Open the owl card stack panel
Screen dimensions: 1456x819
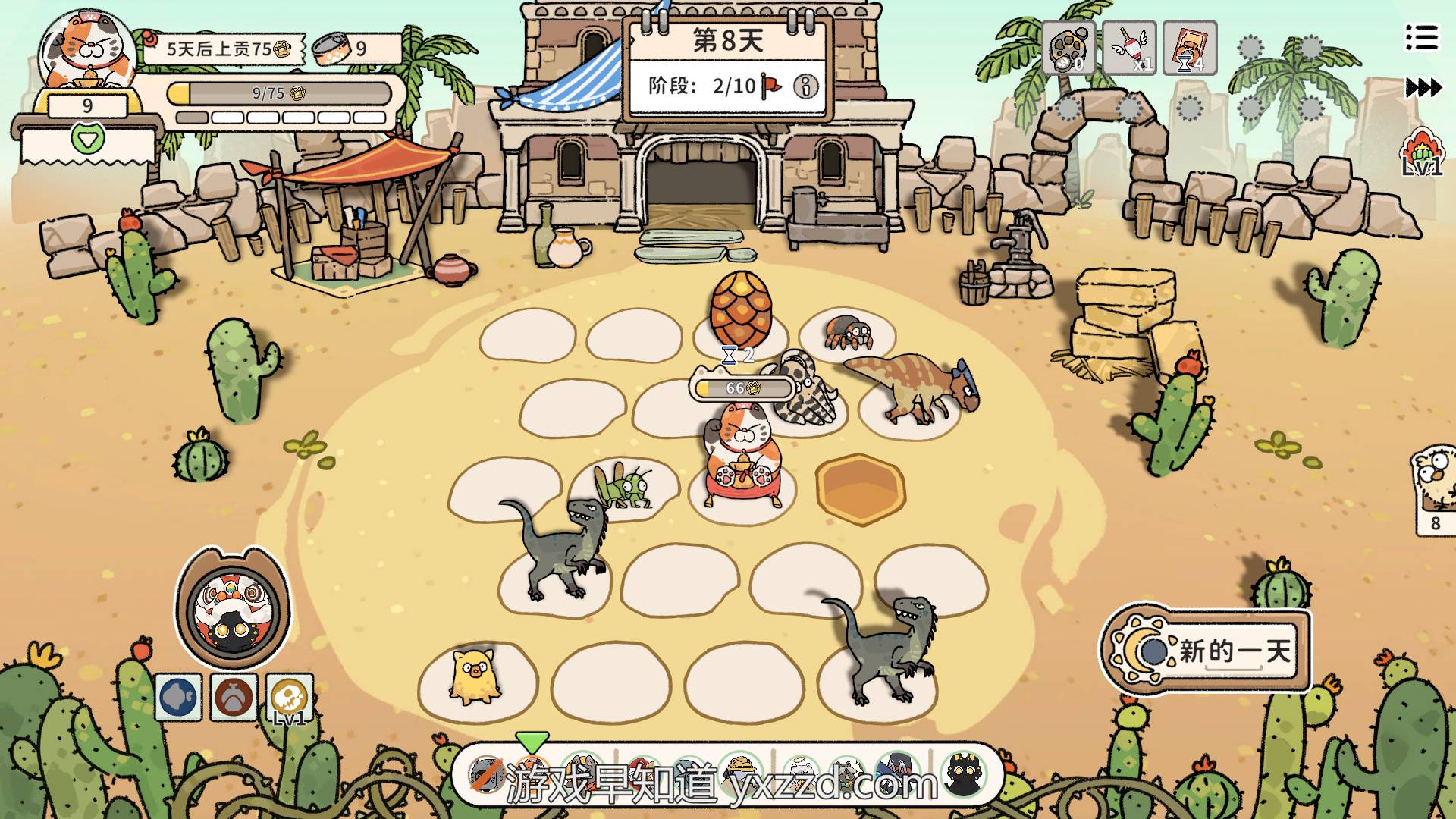[x=1434, y=489]
